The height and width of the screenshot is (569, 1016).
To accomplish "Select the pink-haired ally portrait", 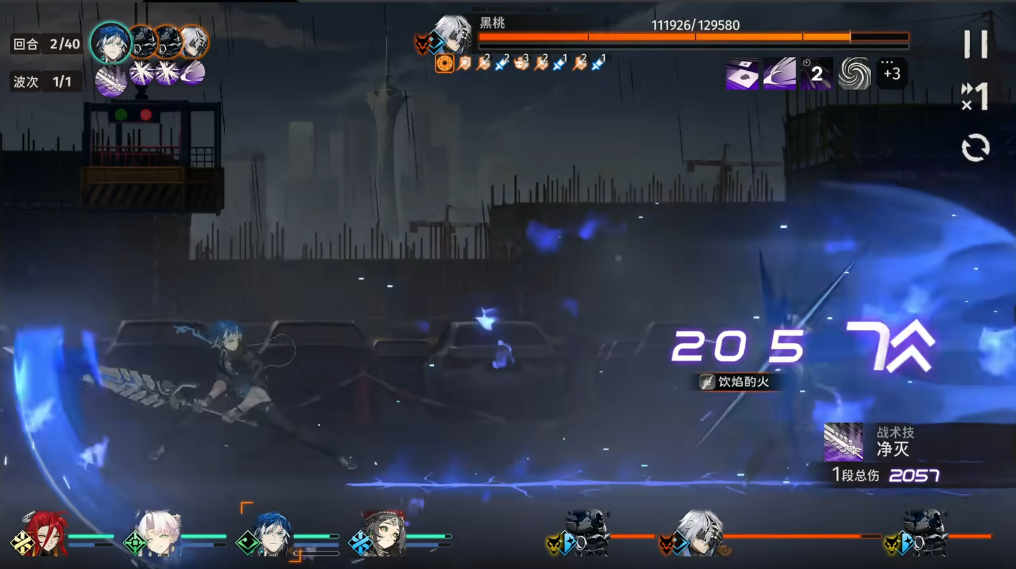I will coord(159,533).
